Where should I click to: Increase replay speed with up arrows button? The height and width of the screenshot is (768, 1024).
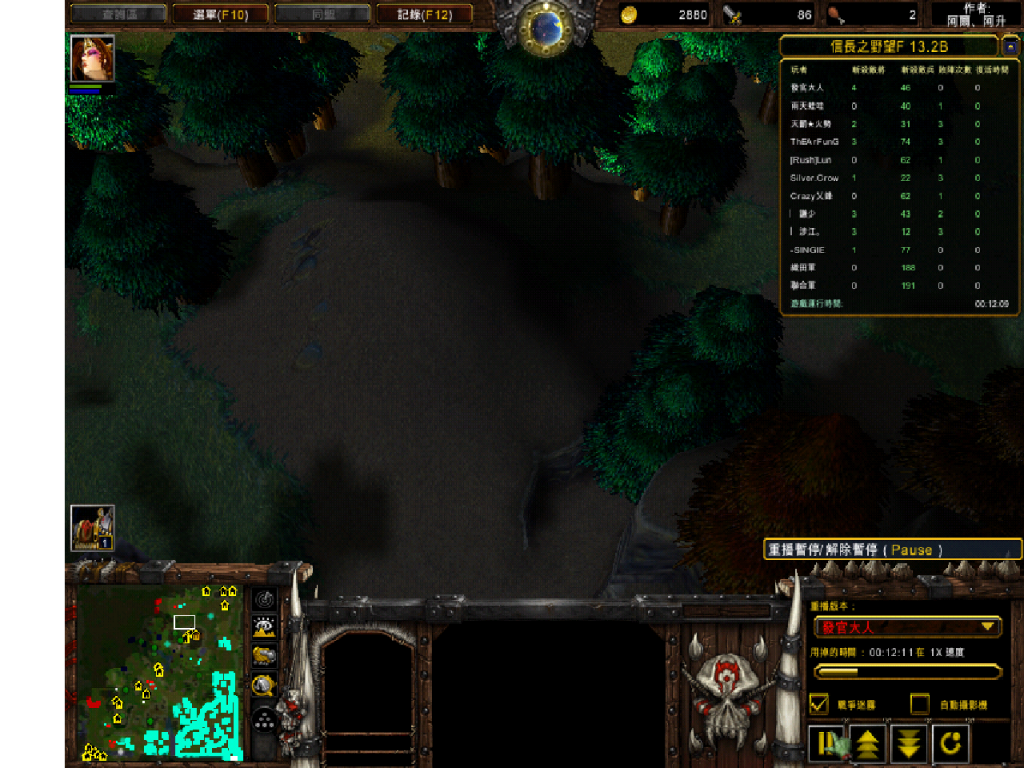(867, 743)
